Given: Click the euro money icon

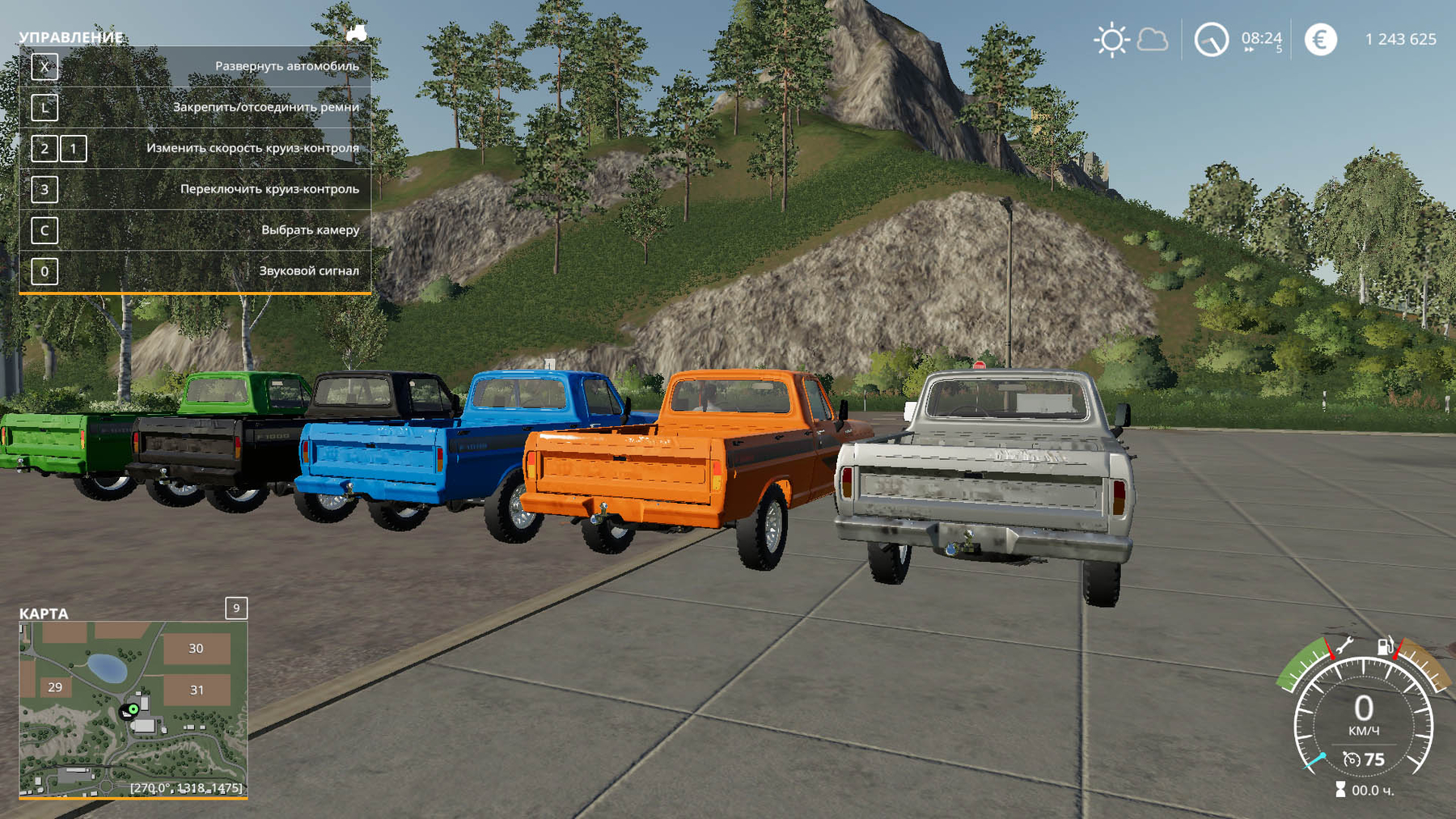Looking at the screenshot, I should (1320, 40).
